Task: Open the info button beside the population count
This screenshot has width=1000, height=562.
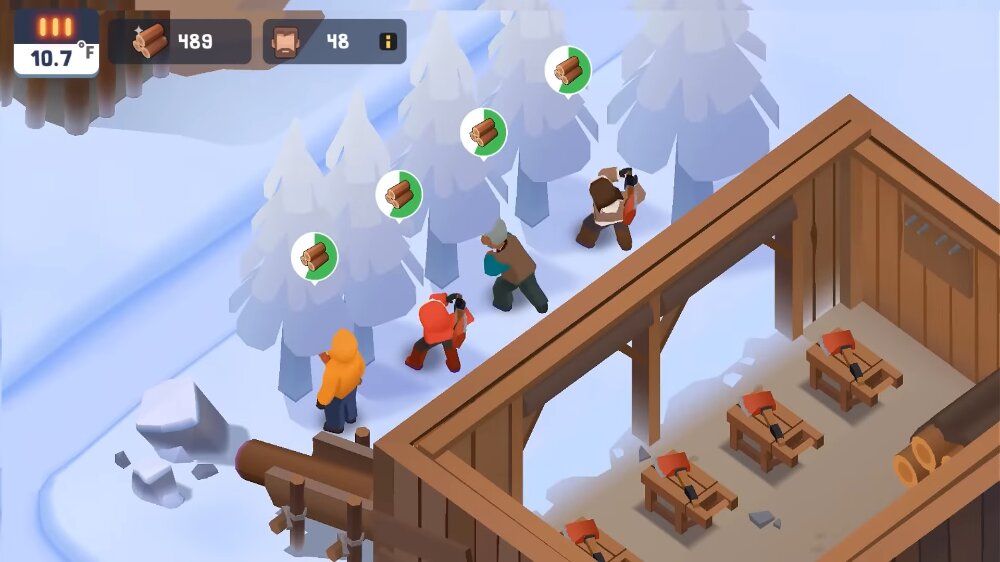Action: (388, 42)
